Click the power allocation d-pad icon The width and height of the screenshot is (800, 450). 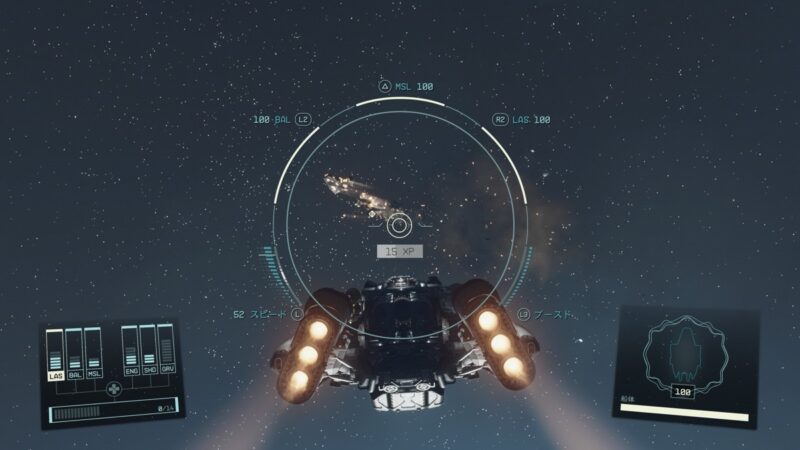pos(113,388)
